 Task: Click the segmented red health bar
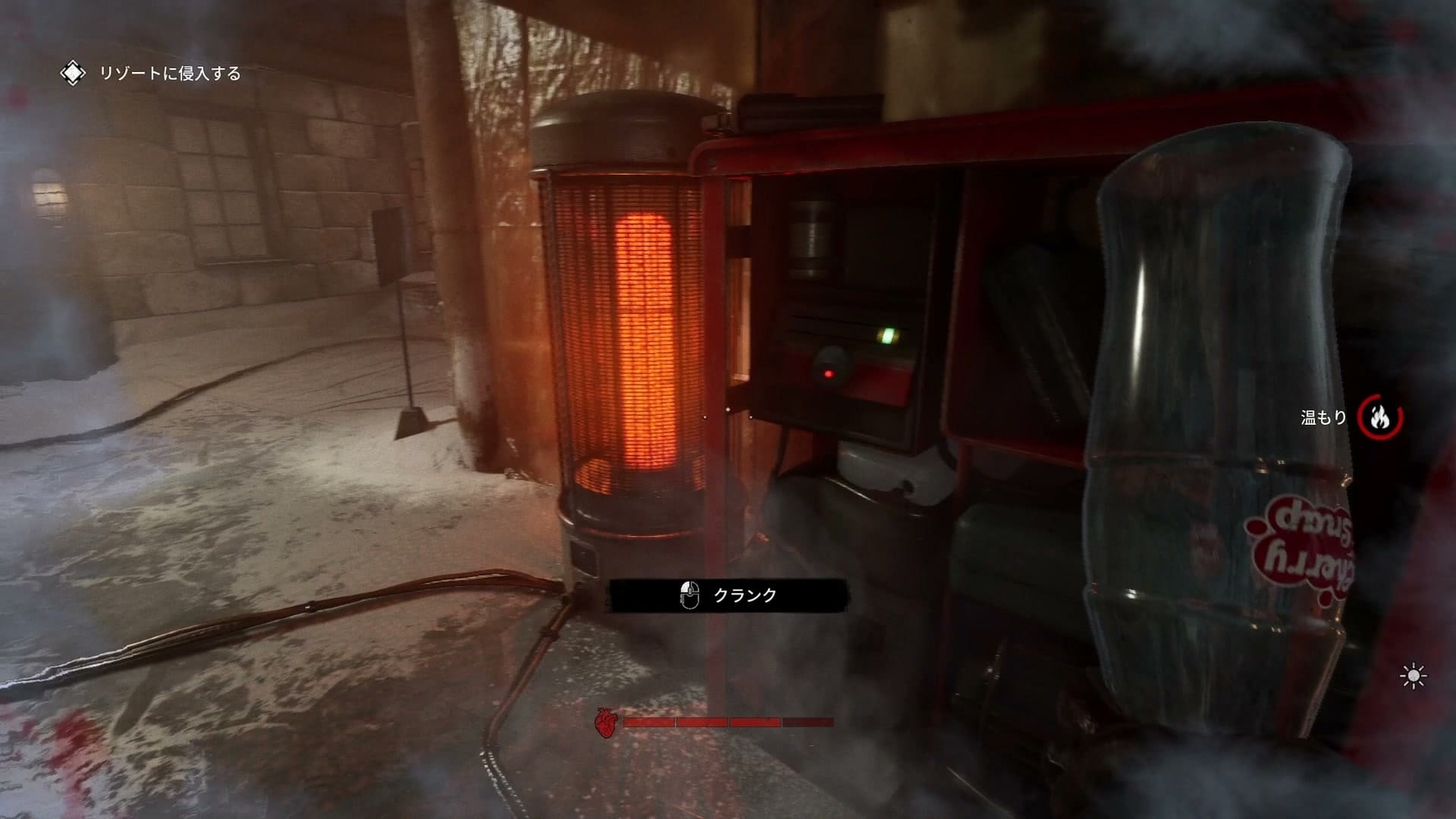click(x=728, y=722)
